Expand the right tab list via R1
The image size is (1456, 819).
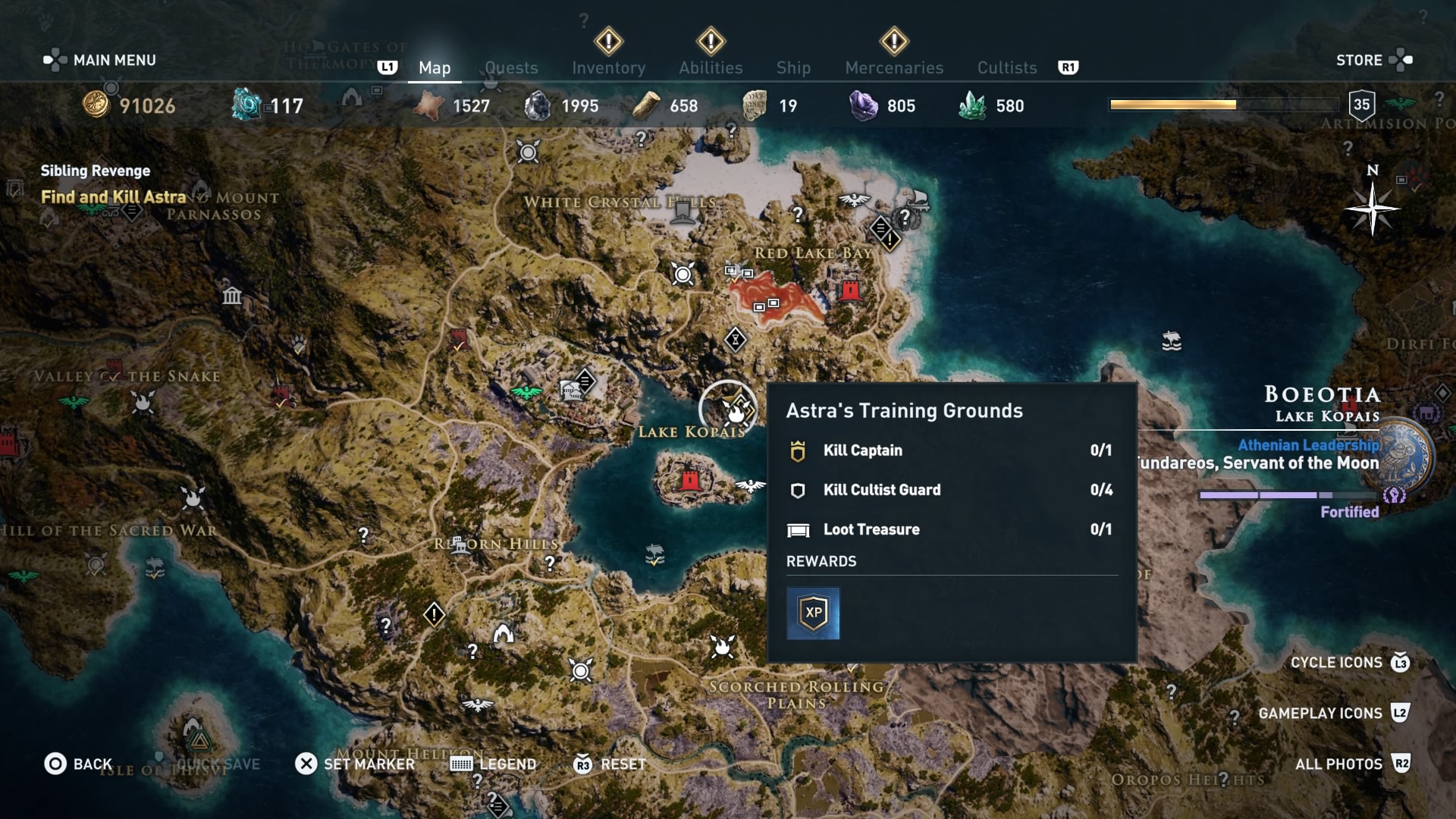coord(1069,67)
